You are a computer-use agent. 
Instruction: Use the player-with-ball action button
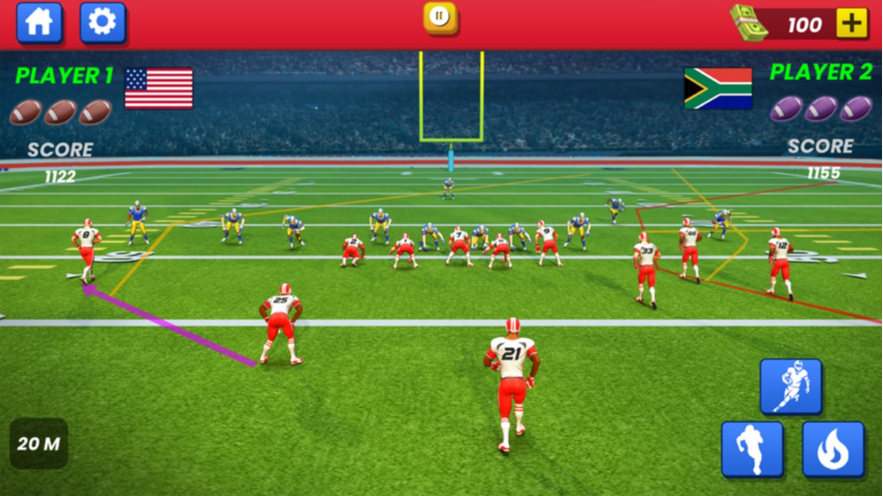[790, 386]
